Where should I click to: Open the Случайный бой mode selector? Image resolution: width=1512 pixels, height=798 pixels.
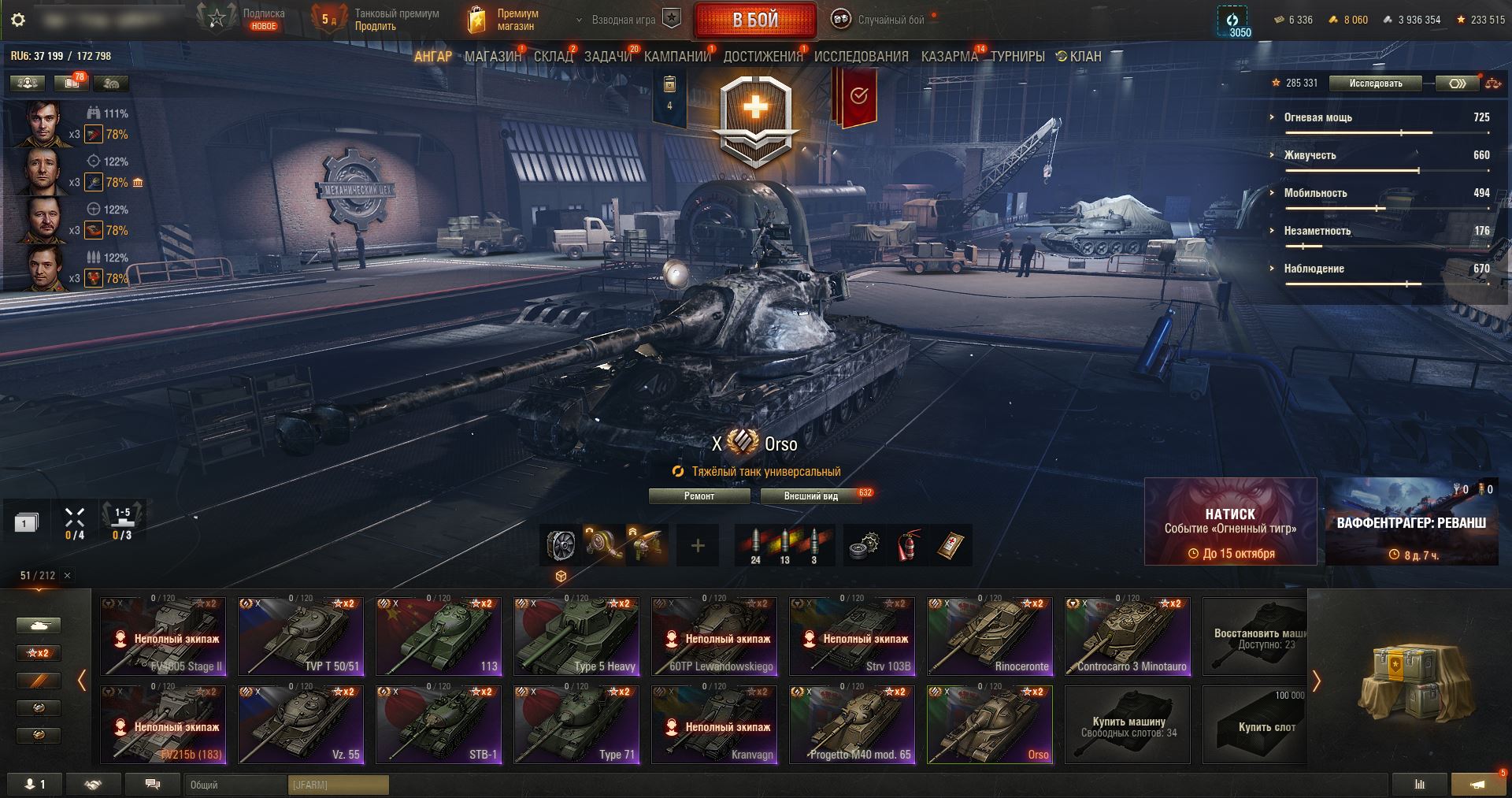(x=882, y=20)
